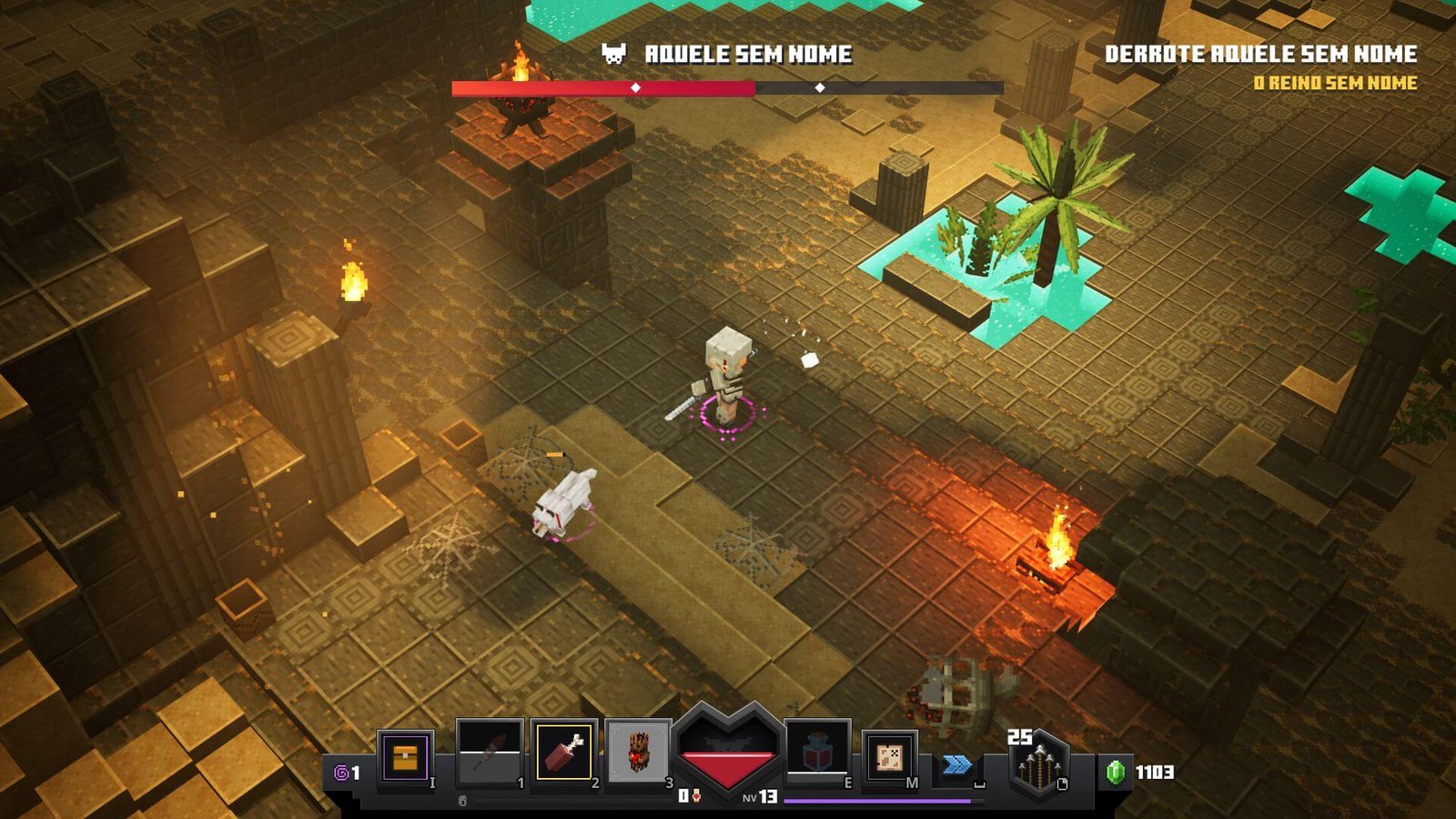Screen dimensions: 1456x819
Task: Click the objective tracker 'Derrote Aquele Sem Nome'
Action: click(1260, 54)
